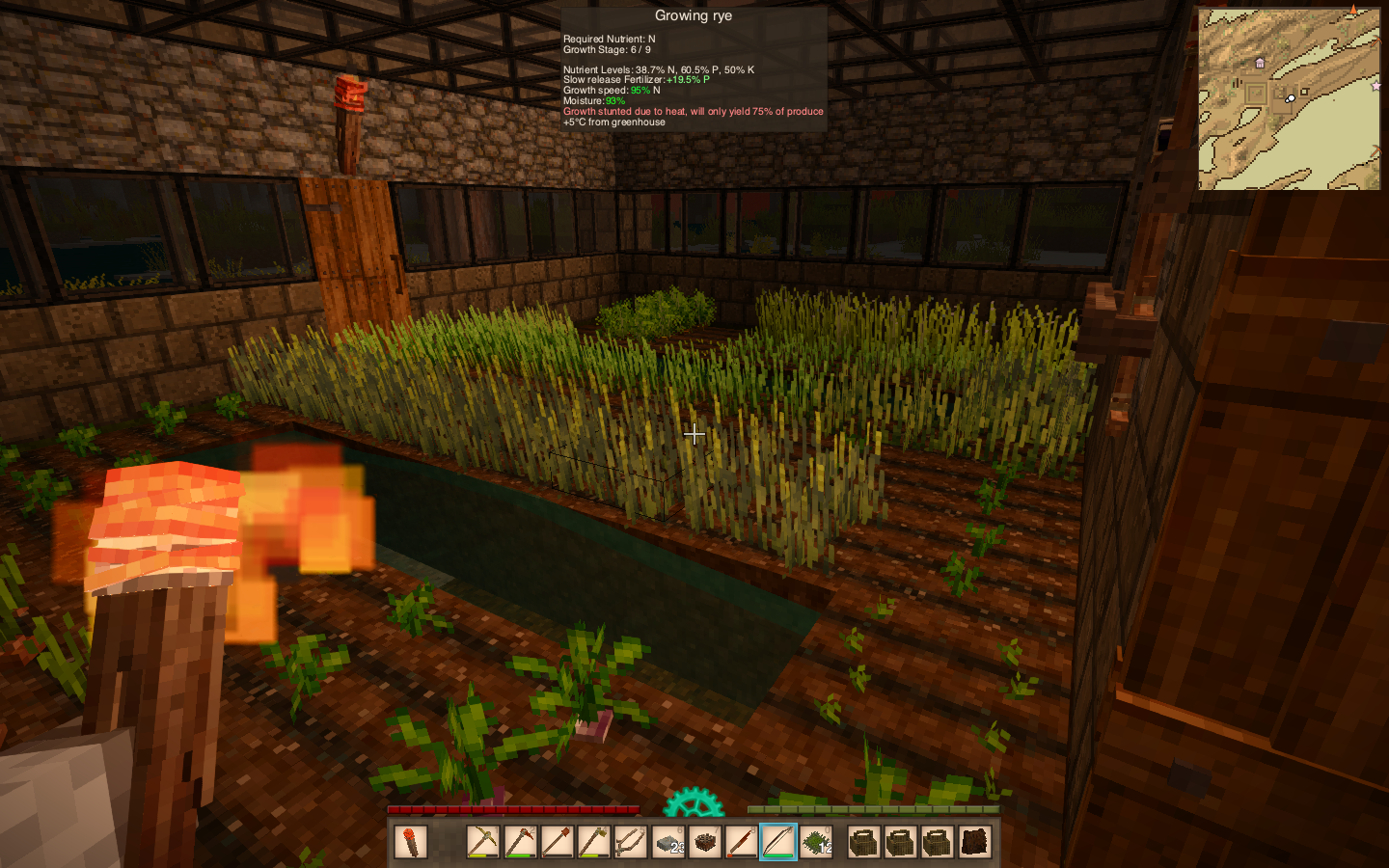The image size is (1389, 868).
Task: Open the brown leather backpack slot
Action: coord(974,842)
